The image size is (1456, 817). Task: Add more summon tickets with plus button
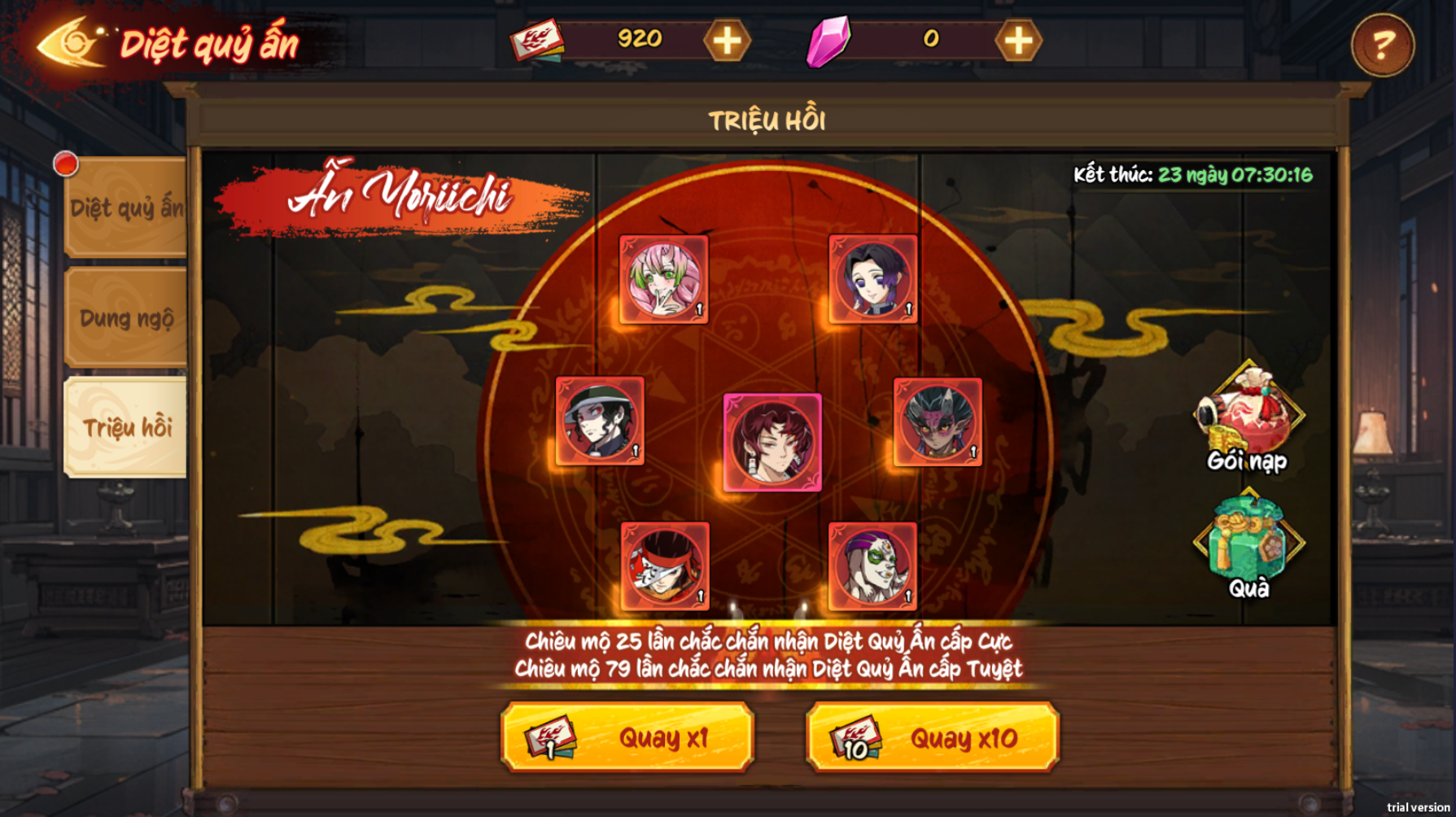click(726, 41)
